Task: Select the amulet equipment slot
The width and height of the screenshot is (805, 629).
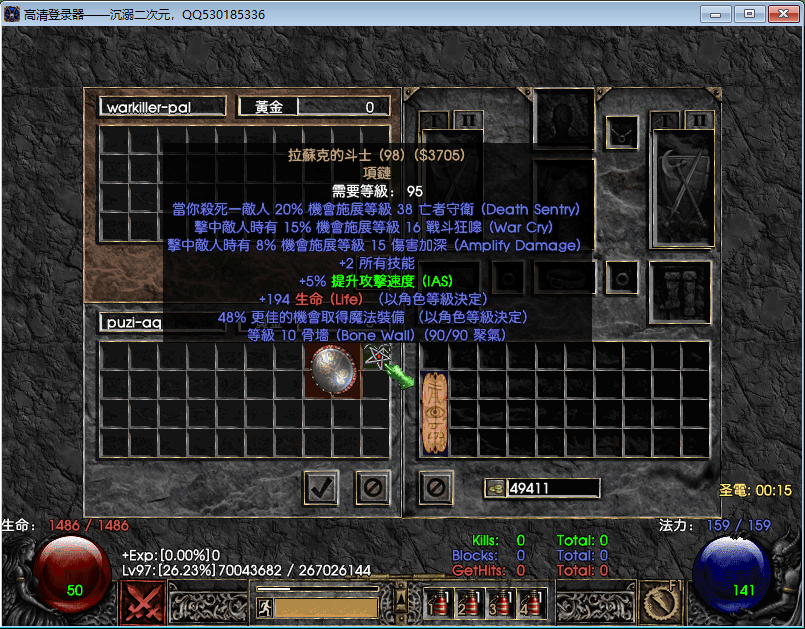Action: [x=622, y=130]
